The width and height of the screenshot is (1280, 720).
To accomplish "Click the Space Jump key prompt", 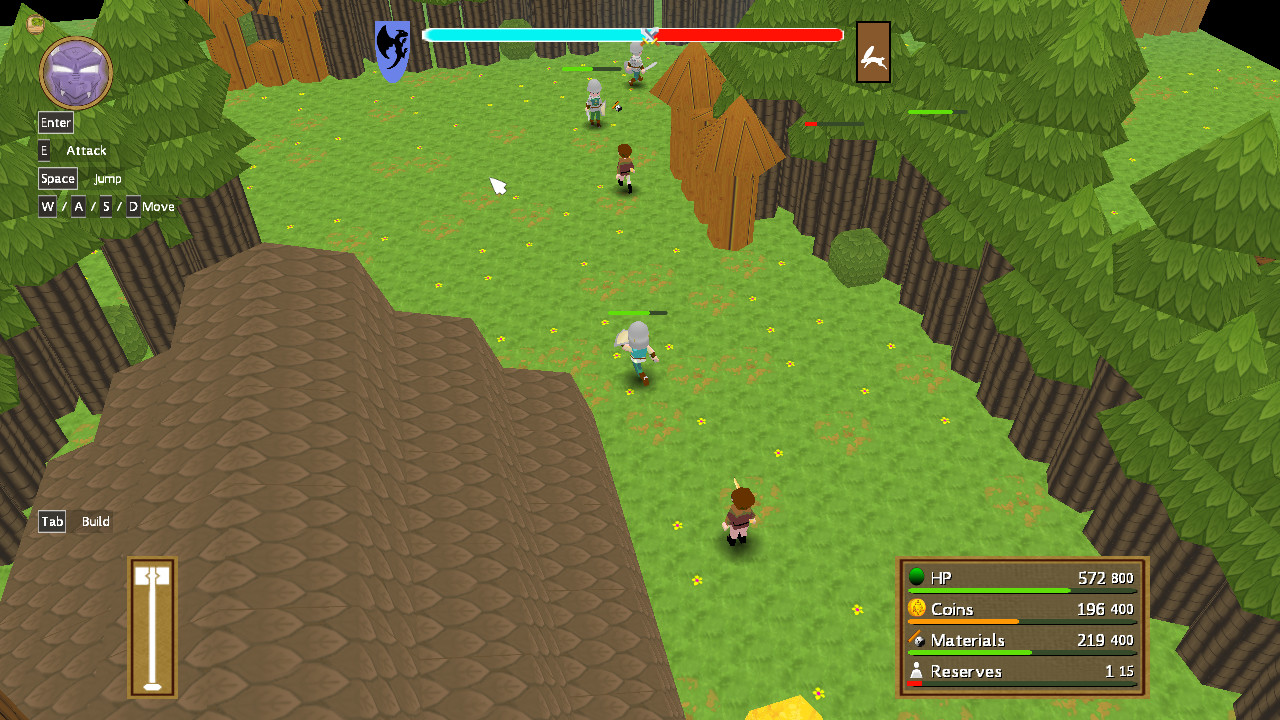I will click(x=57, y=178).
